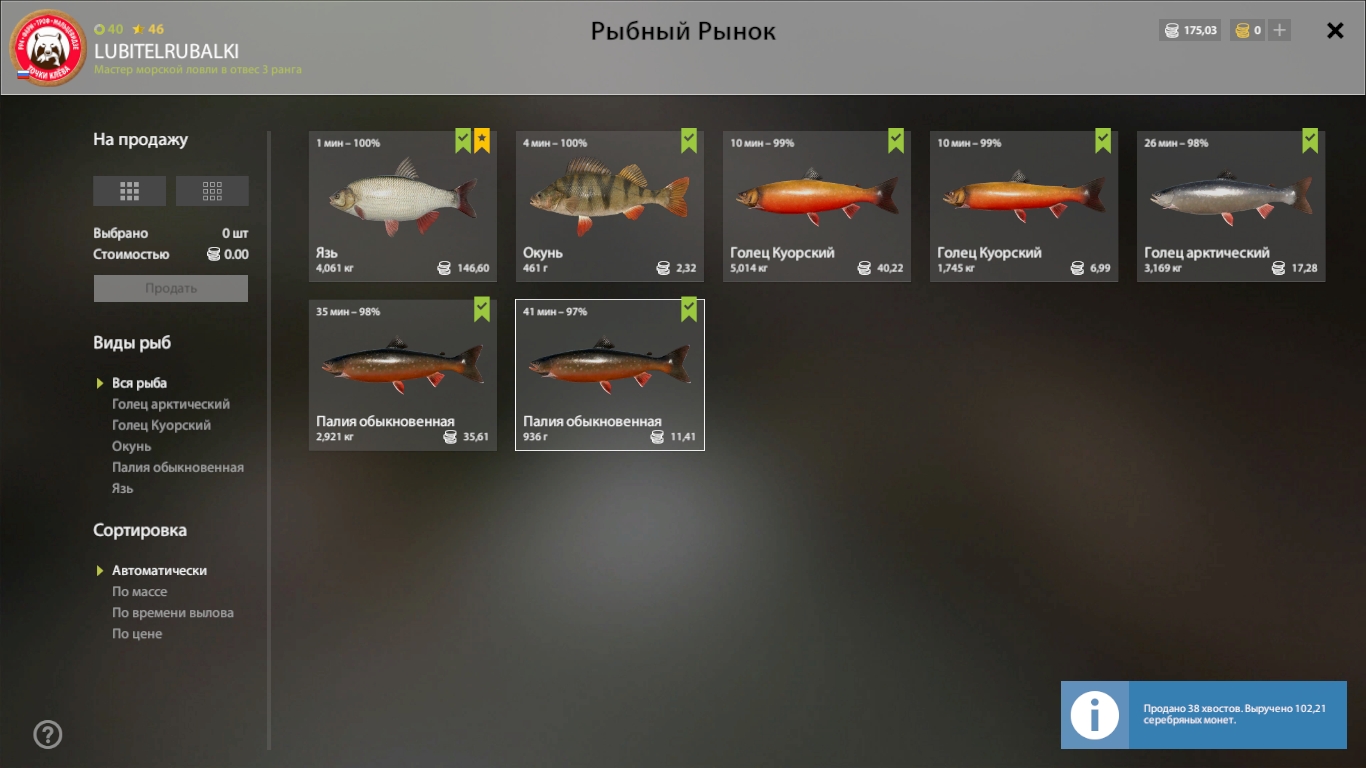Show only Язь in fish types

pyautogui.click(x=123, y=488)
